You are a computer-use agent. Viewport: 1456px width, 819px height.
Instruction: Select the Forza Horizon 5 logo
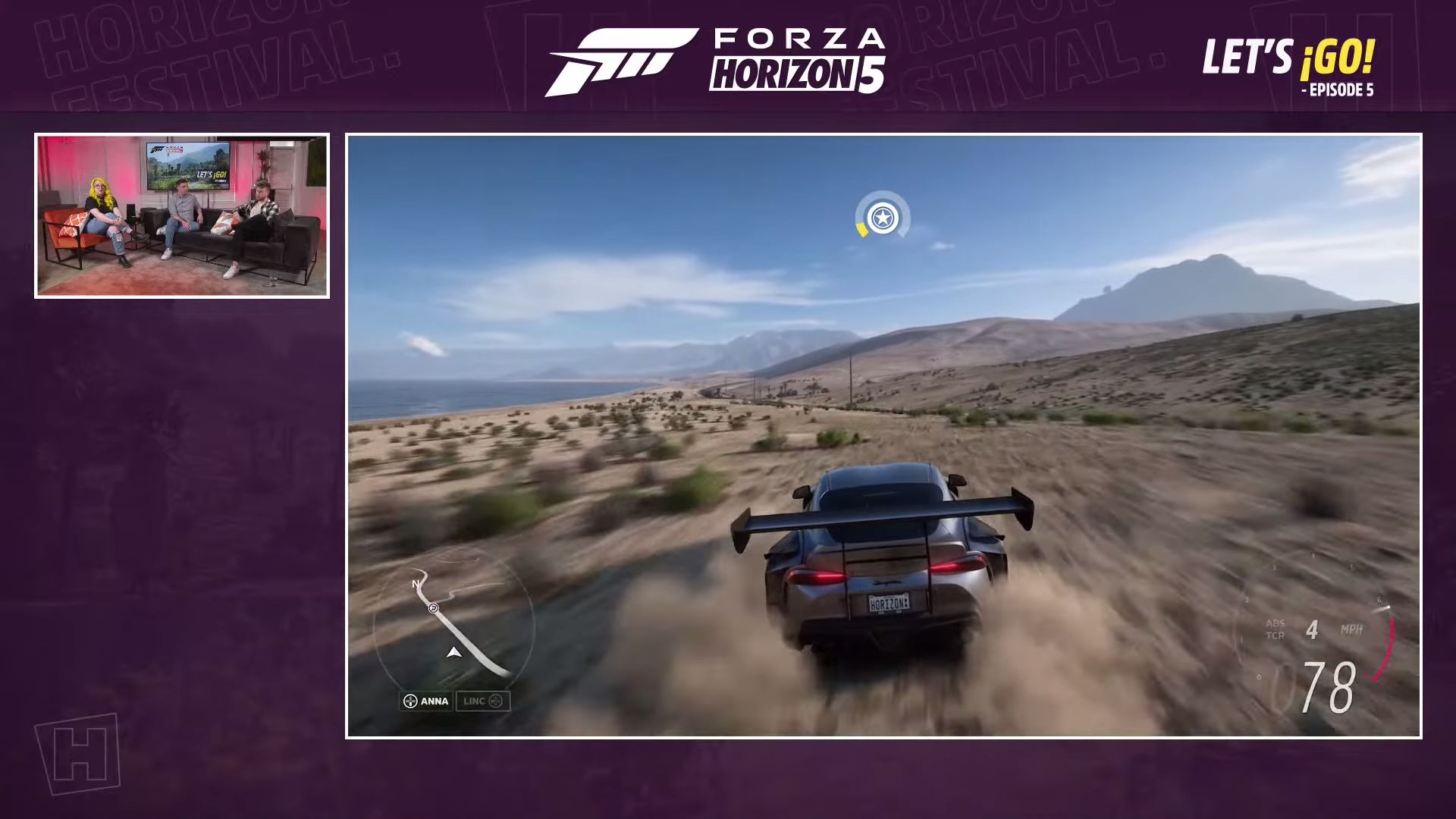(717, 61)
